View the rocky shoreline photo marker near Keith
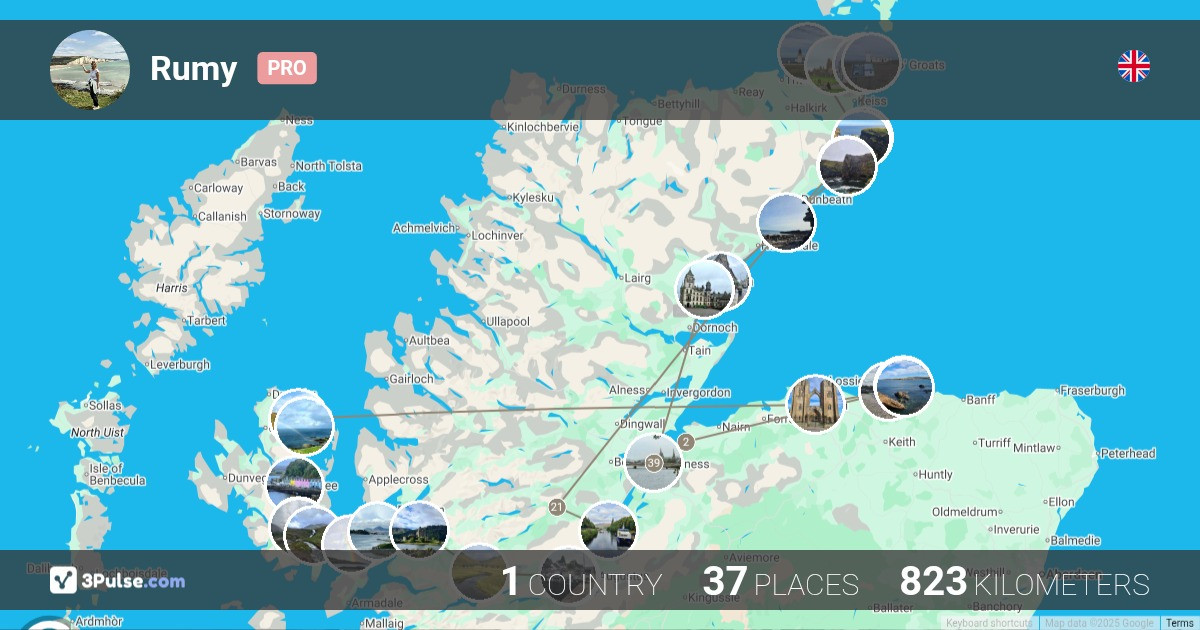1200x630 pixels. point(904,386)
